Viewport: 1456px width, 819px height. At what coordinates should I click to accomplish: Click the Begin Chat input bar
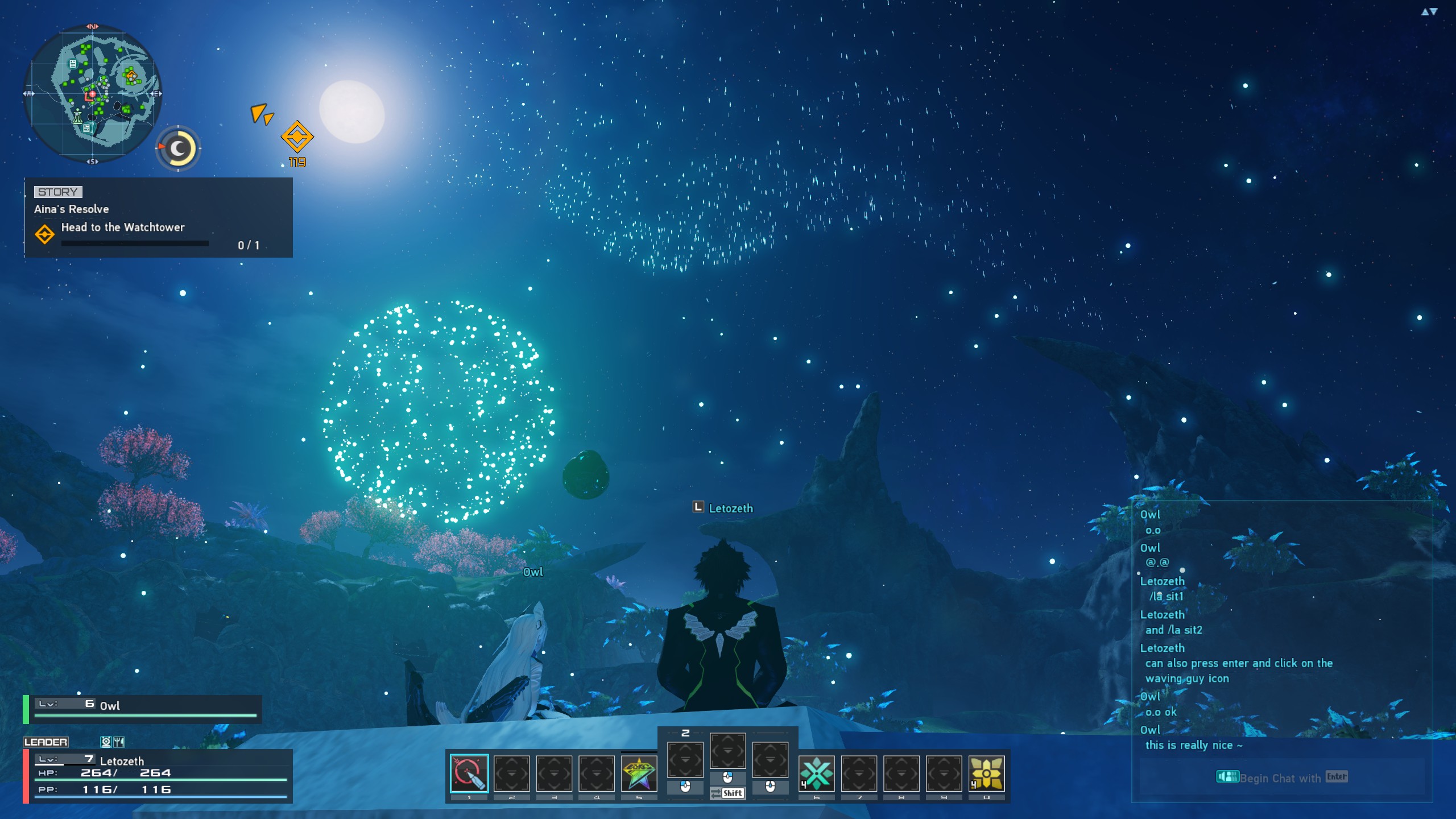(x=1282, y=777)
